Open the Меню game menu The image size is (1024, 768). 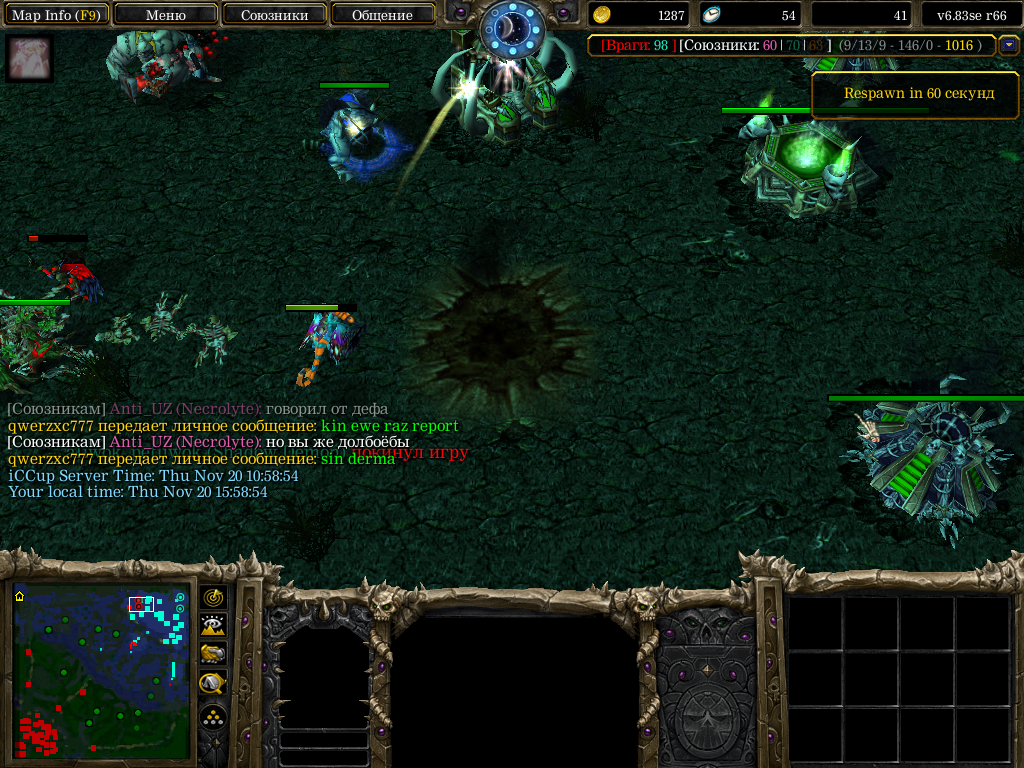click(166, 15)
